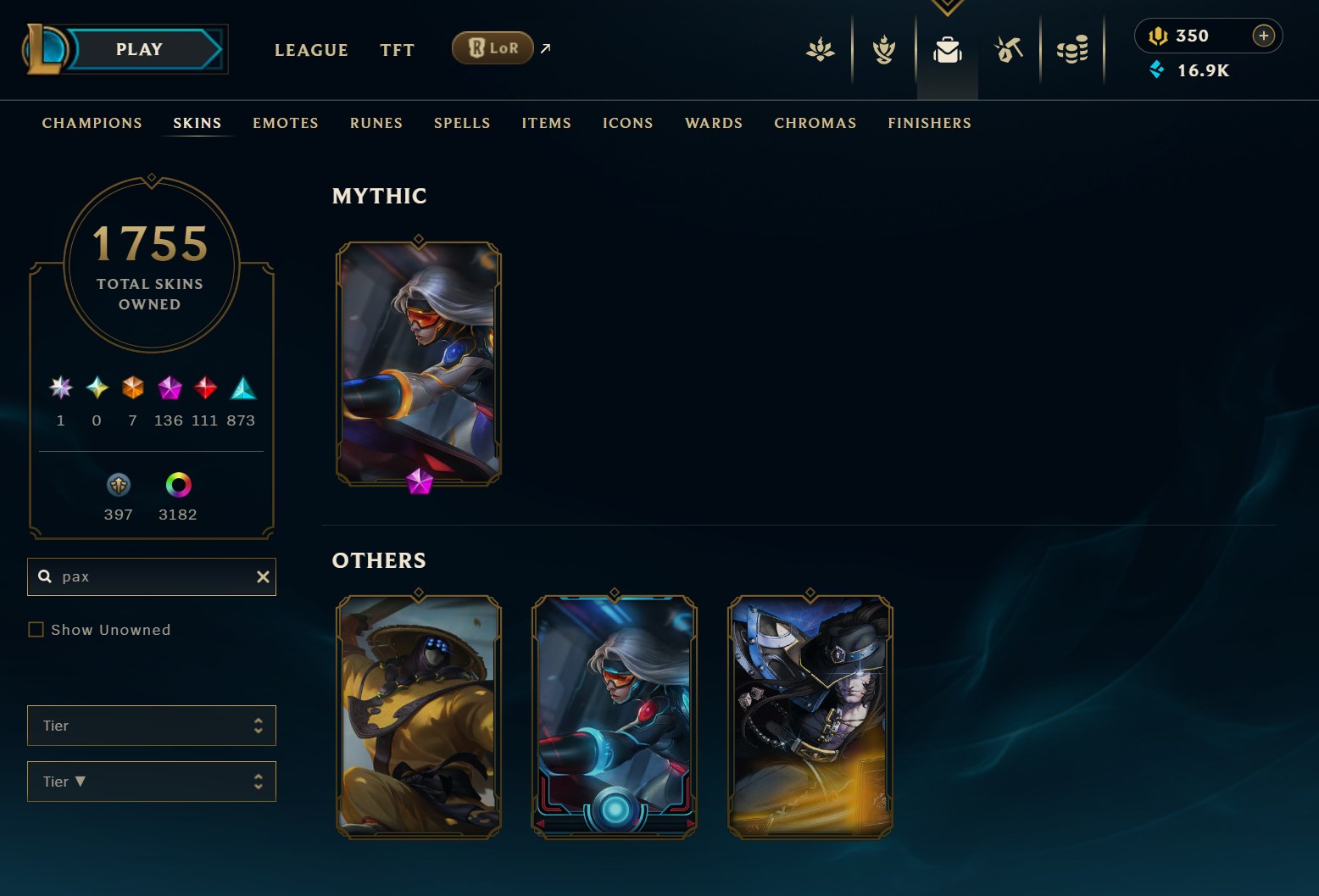Open the Emotes tab
This screenshot has width=1319, height=896.
tap(286, 123)
